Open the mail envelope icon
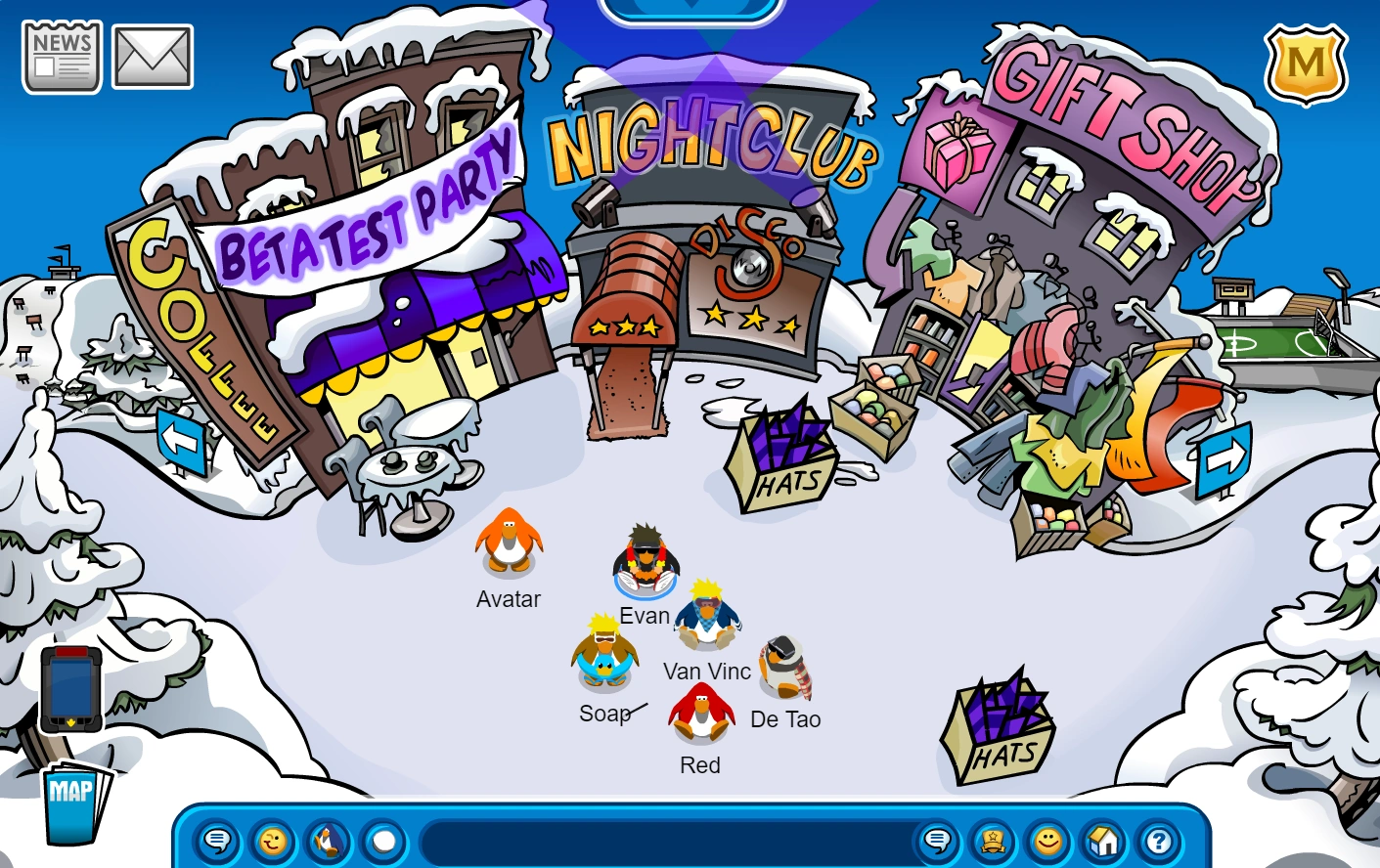 point(152,54)
